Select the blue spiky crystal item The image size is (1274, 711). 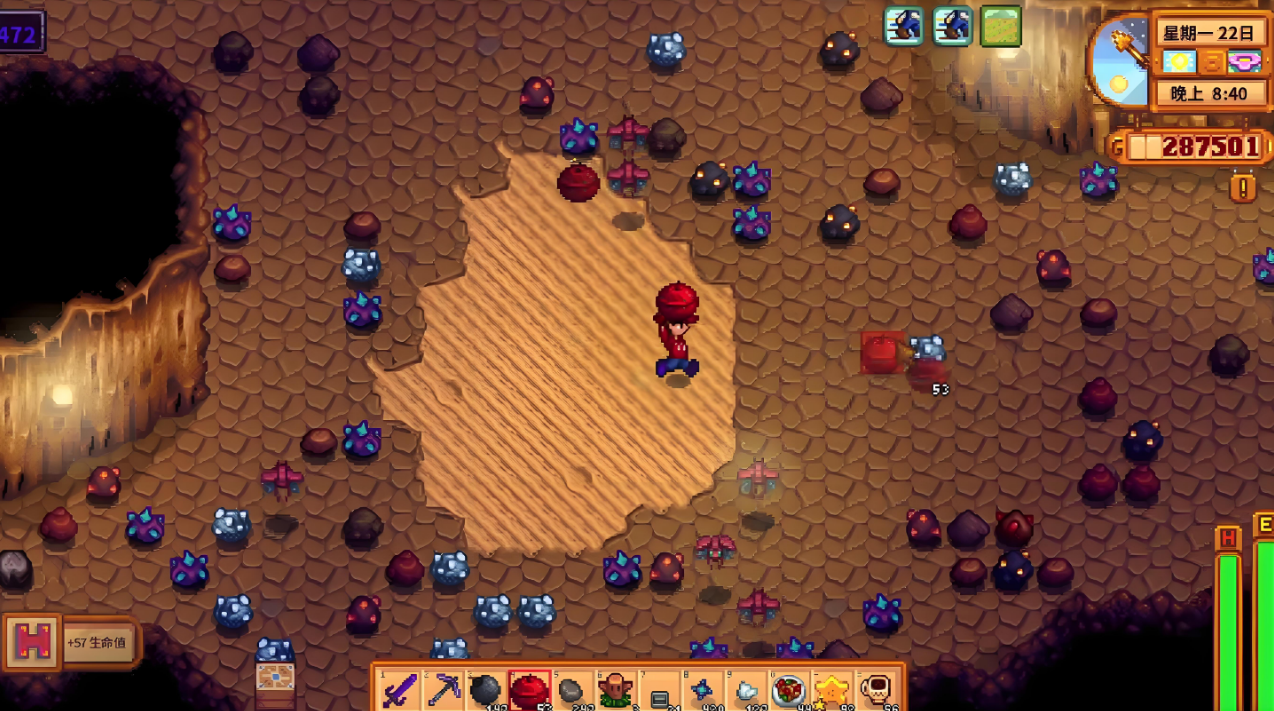[702, 689]
